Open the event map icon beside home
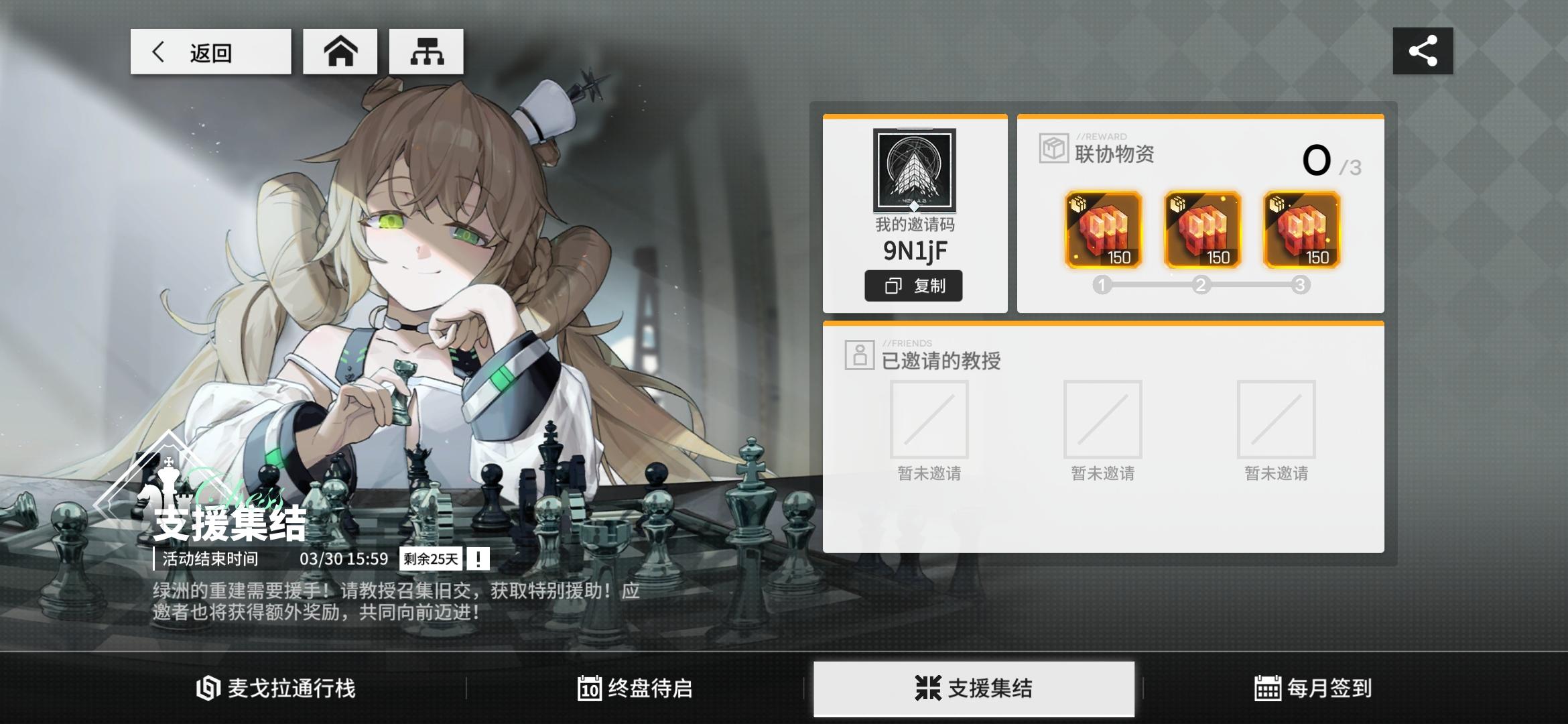1568x724 pixels. (426, 50)
